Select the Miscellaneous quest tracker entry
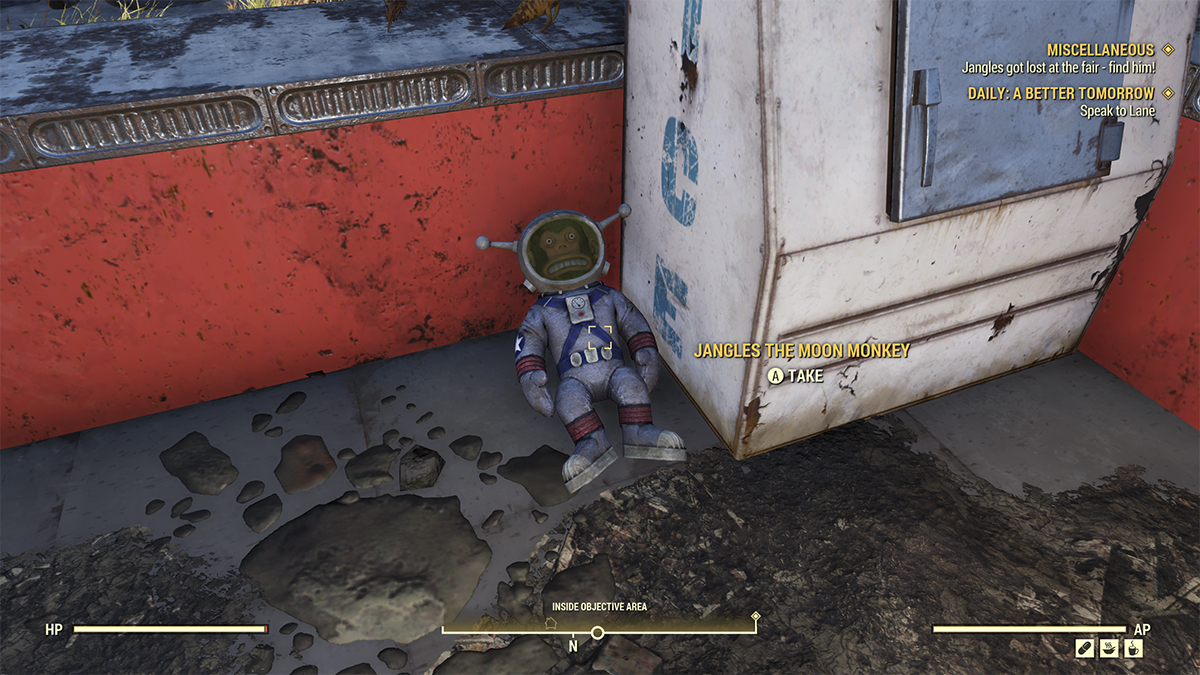Screen dimensions: 1200x675 coord(1099,50)
